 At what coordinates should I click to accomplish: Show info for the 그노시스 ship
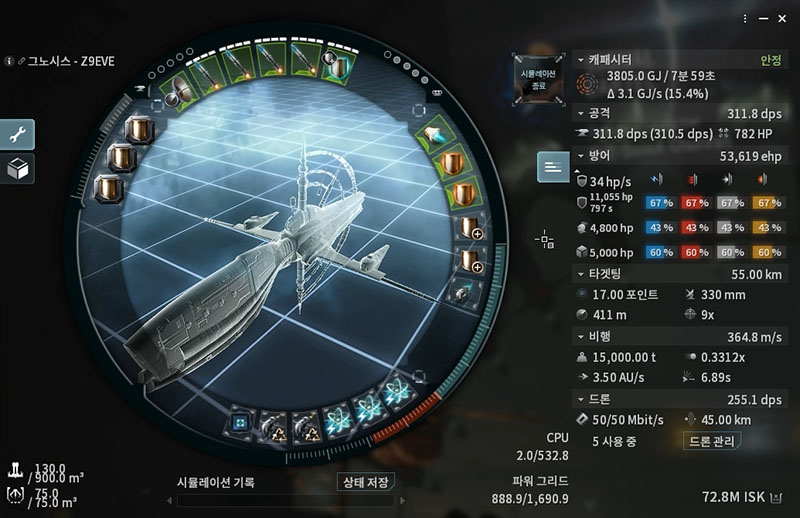tap(9, 61)
